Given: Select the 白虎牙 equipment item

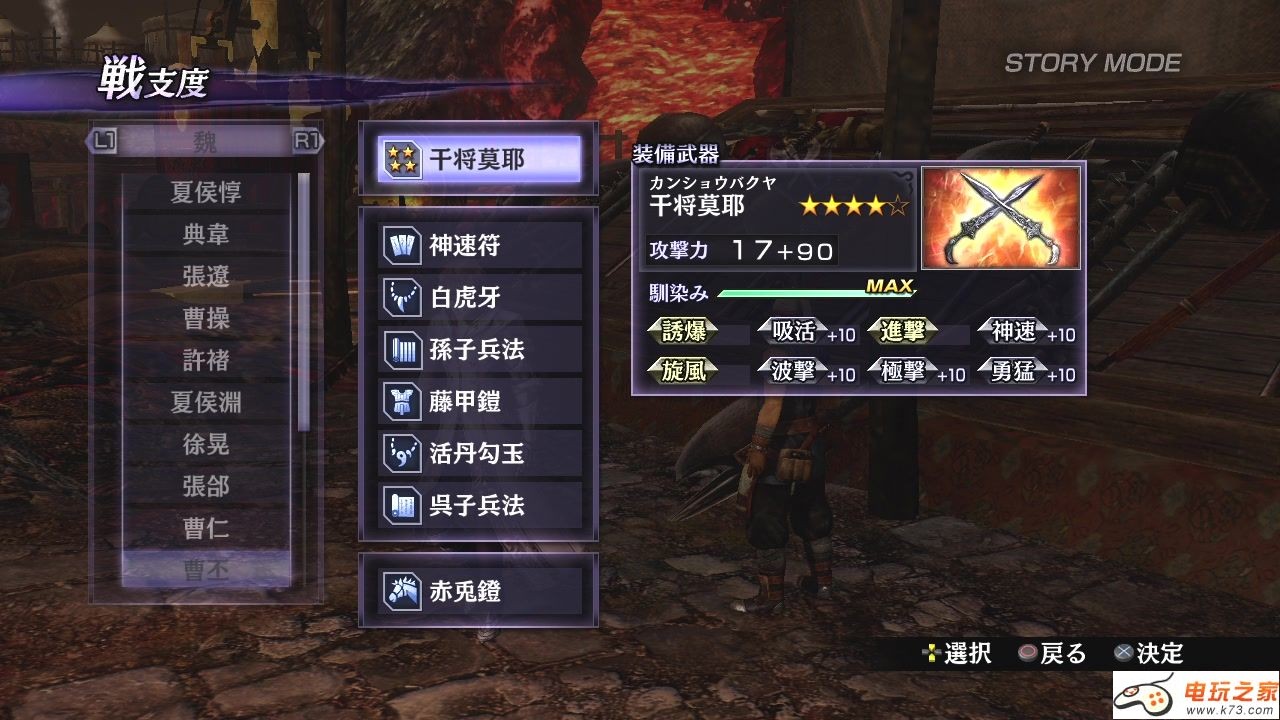Looking at the screenshot, I should click(x=481, y=298).
